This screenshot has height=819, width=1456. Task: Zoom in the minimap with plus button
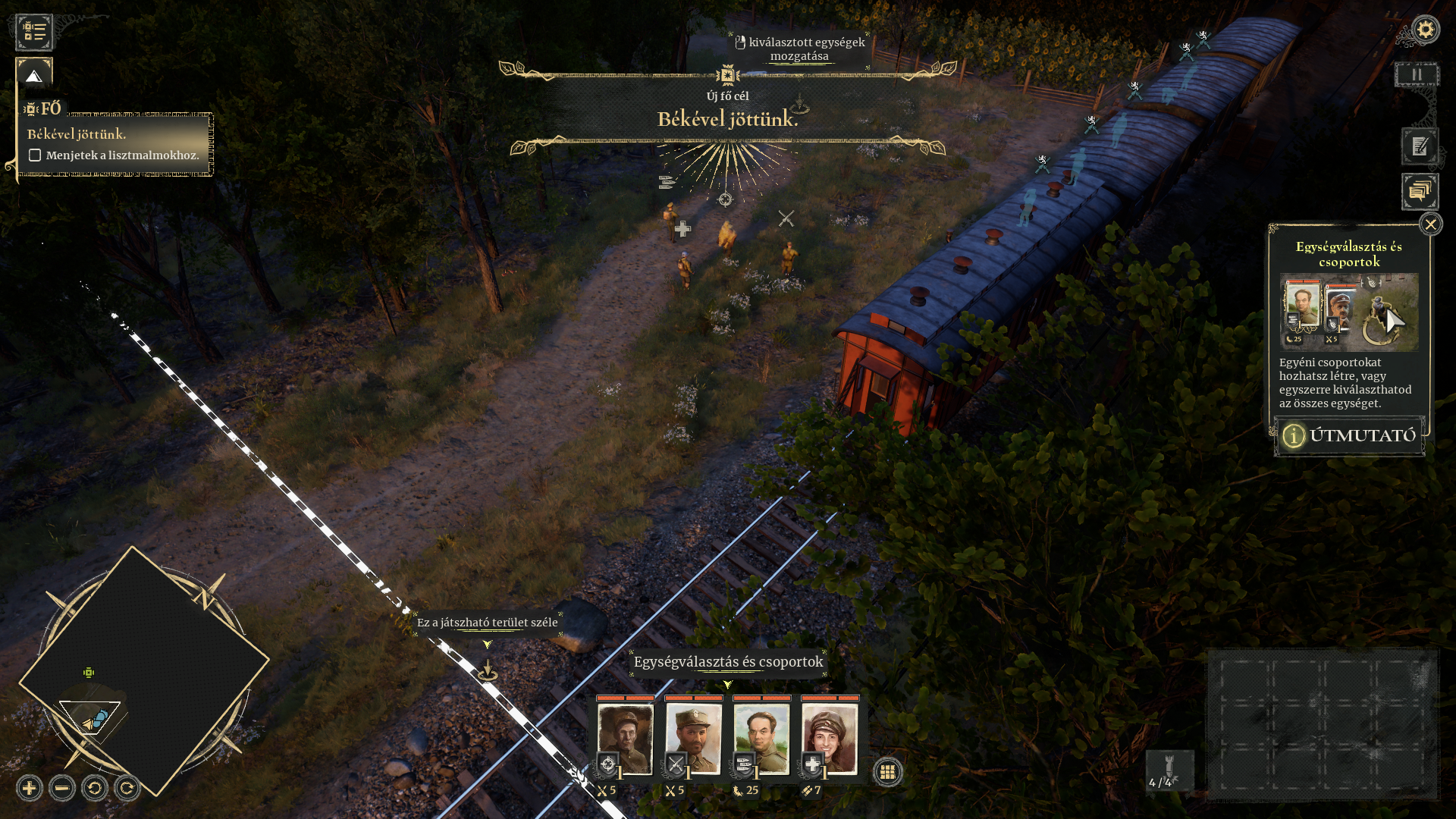click(30, 789)
